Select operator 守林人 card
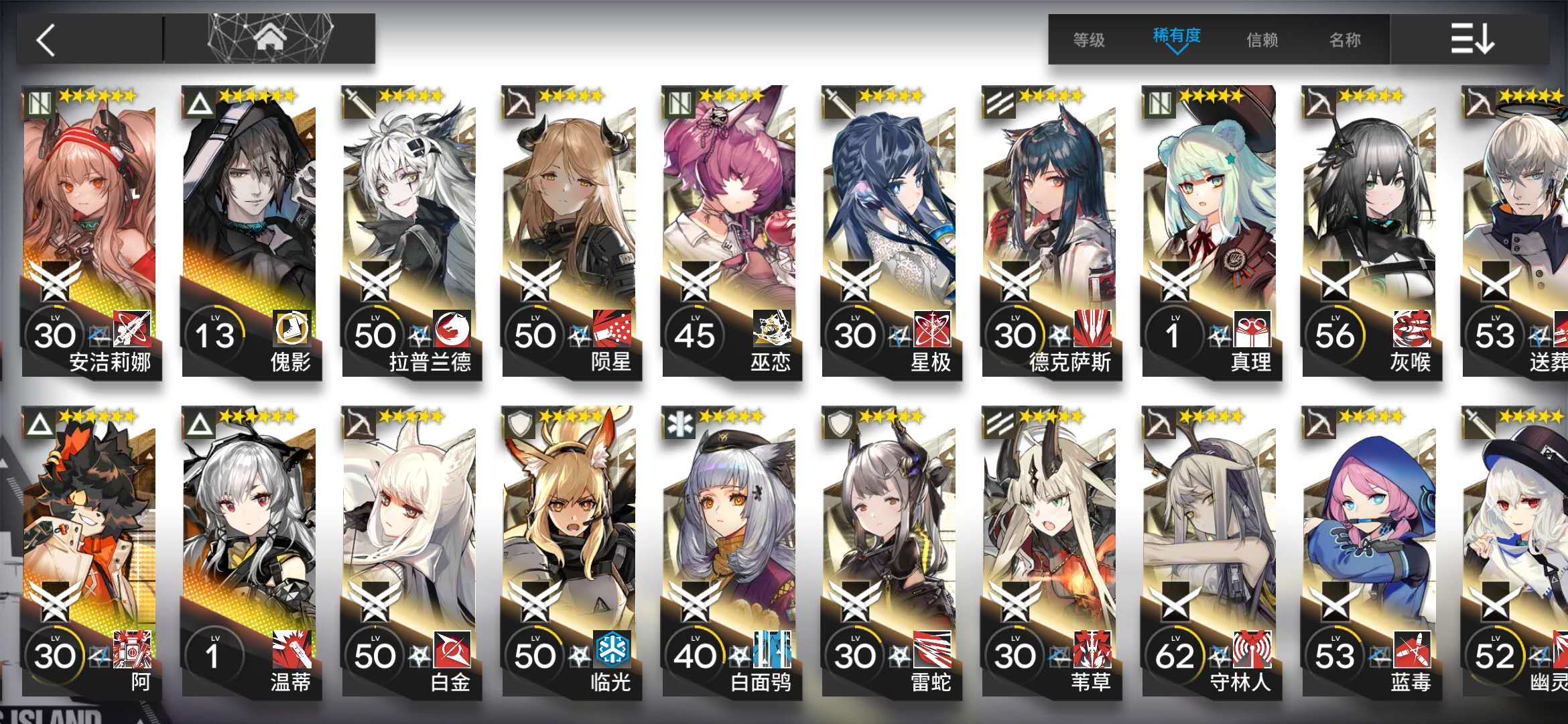1568x724 pixels. 1210,552
